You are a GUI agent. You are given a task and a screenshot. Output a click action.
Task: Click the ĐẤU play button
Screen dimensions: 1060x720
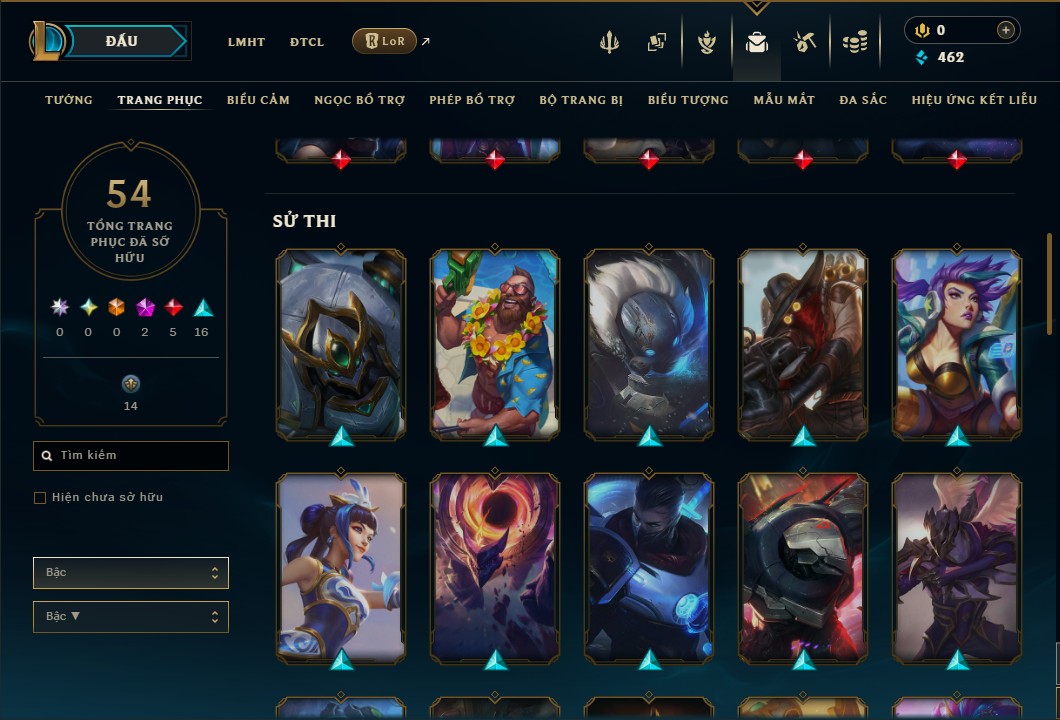122,41
